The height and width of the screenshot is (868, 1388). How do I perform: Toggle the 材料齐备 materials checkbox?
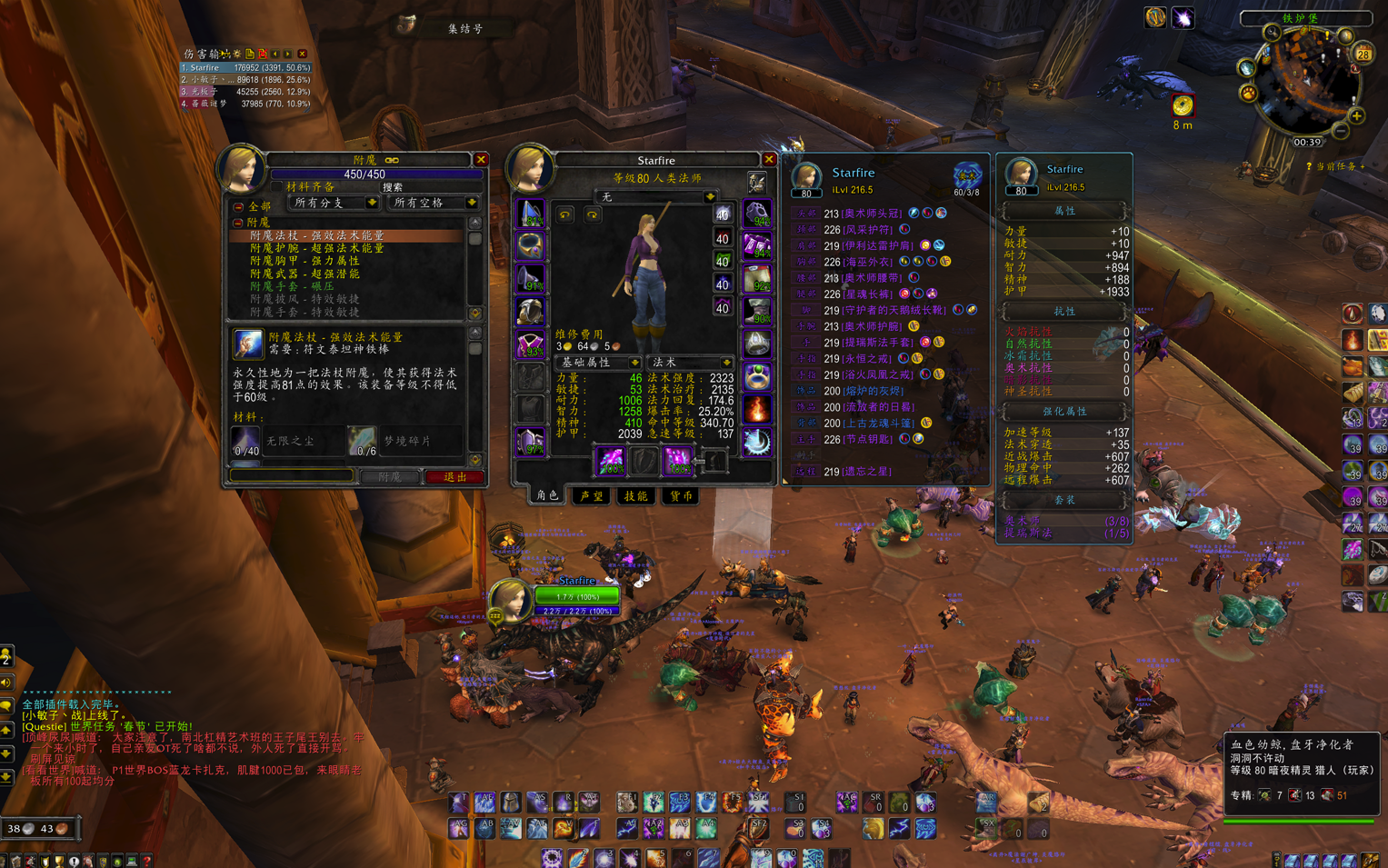(x=276, y=187)
